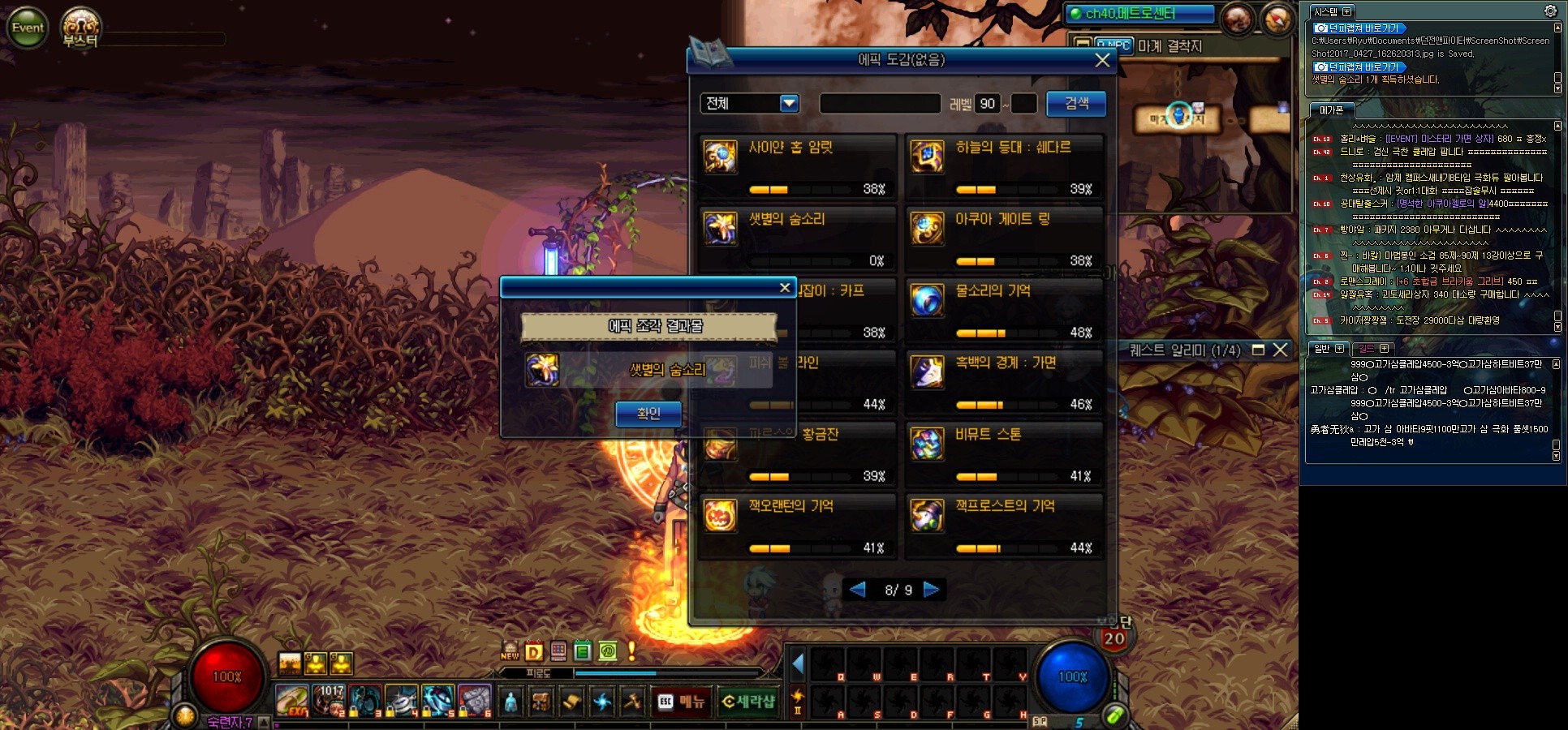This screenshot has height=730, width=1568.
Task: Close the 에픽 도감 window
Action: tap(1101, 60)
